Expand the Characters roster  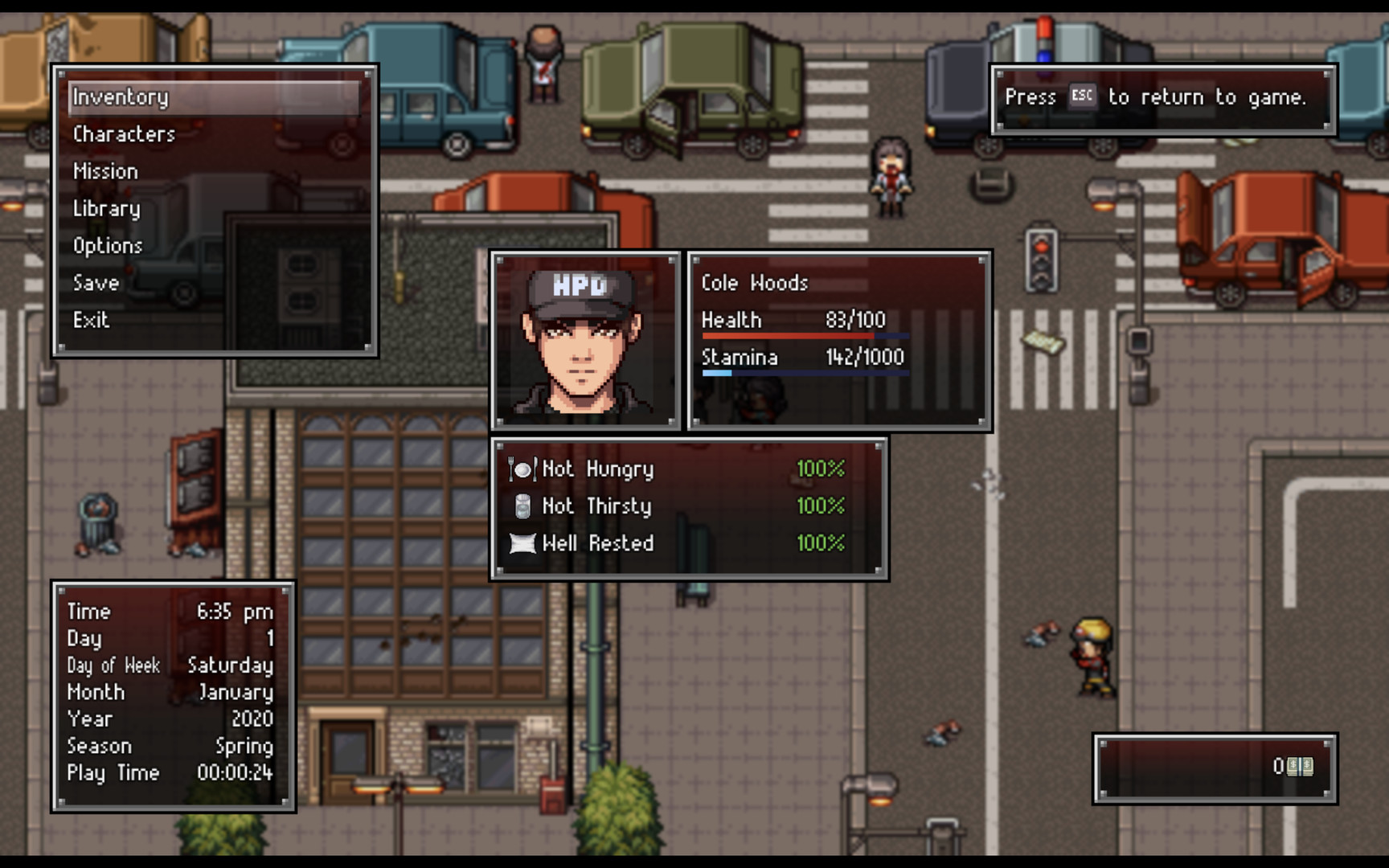123,134
